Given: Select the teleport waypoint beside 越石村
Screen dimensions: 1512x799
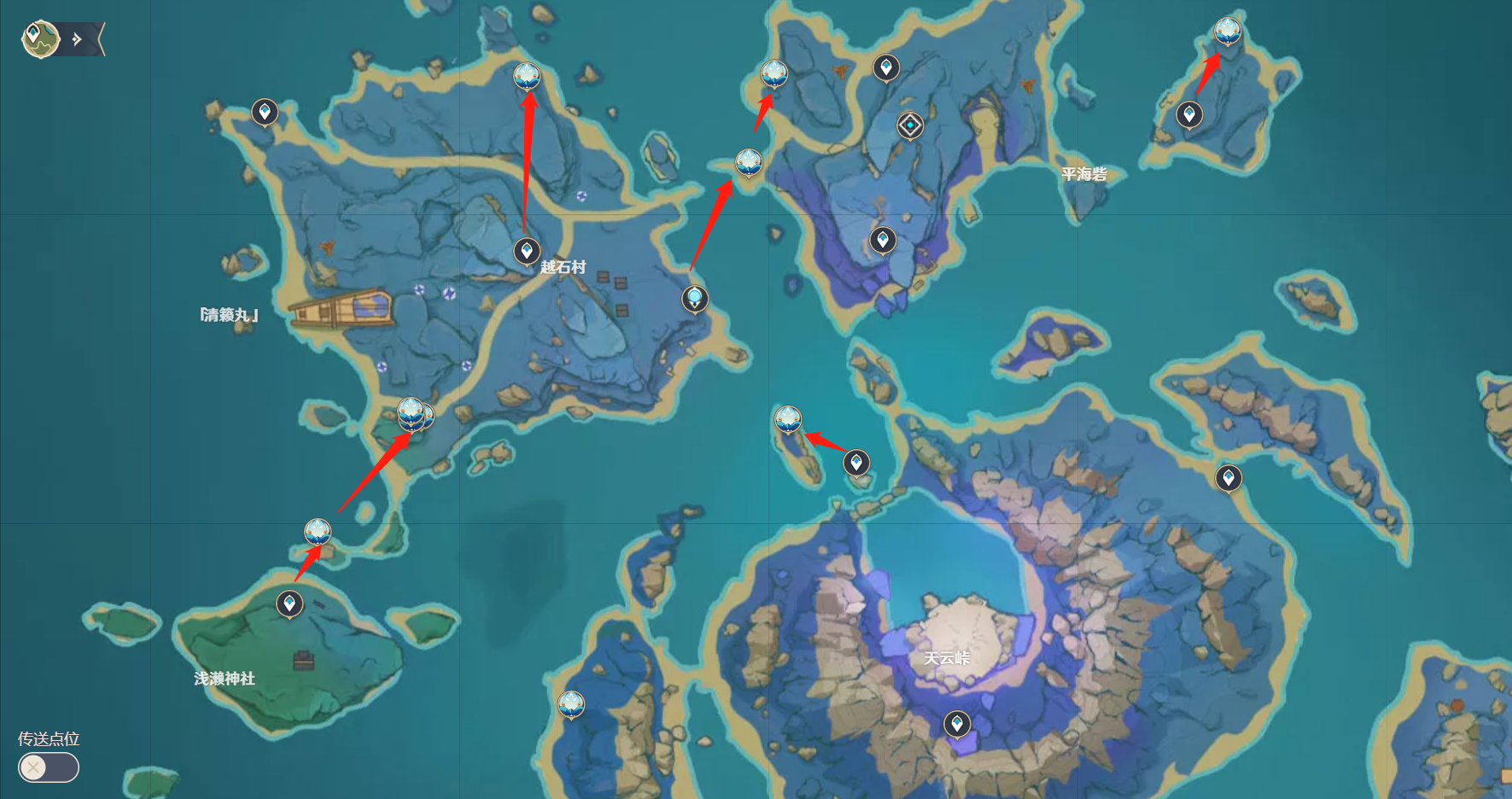Looking at the screenshot, I should (527, 251).
